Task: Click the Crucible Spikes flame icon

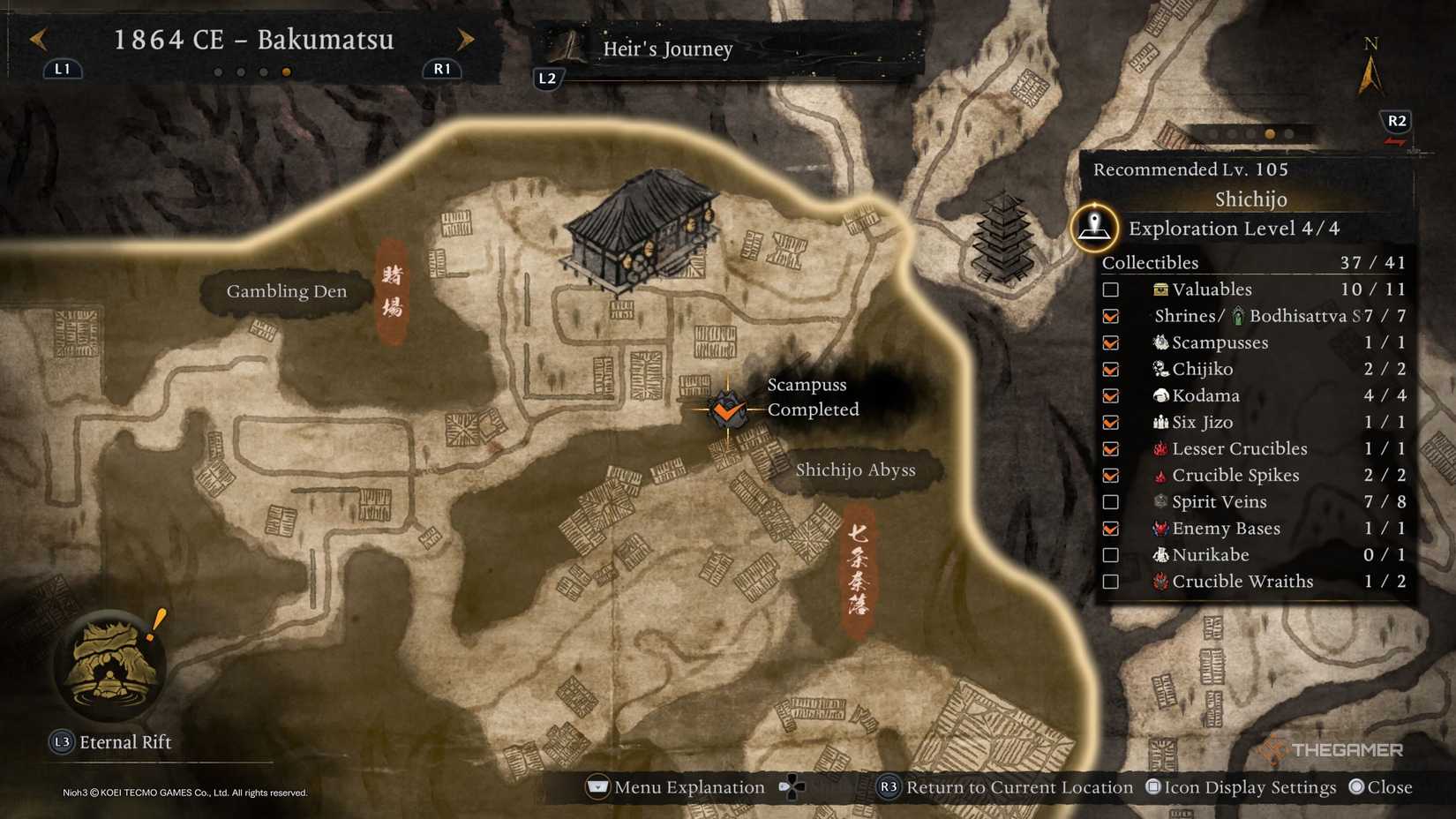Action: click(x=1160, y=475)
